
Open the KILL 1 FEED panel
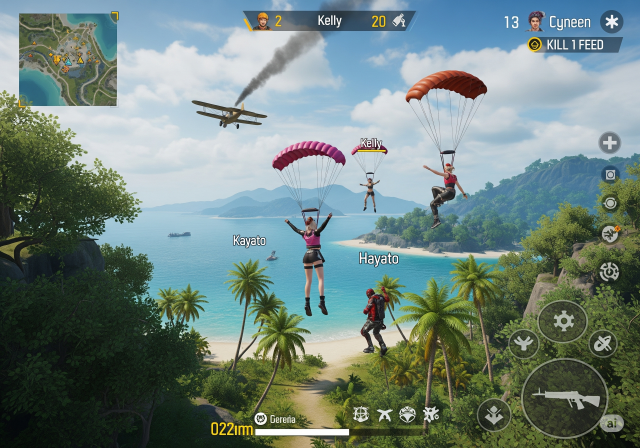pos(573,45)
